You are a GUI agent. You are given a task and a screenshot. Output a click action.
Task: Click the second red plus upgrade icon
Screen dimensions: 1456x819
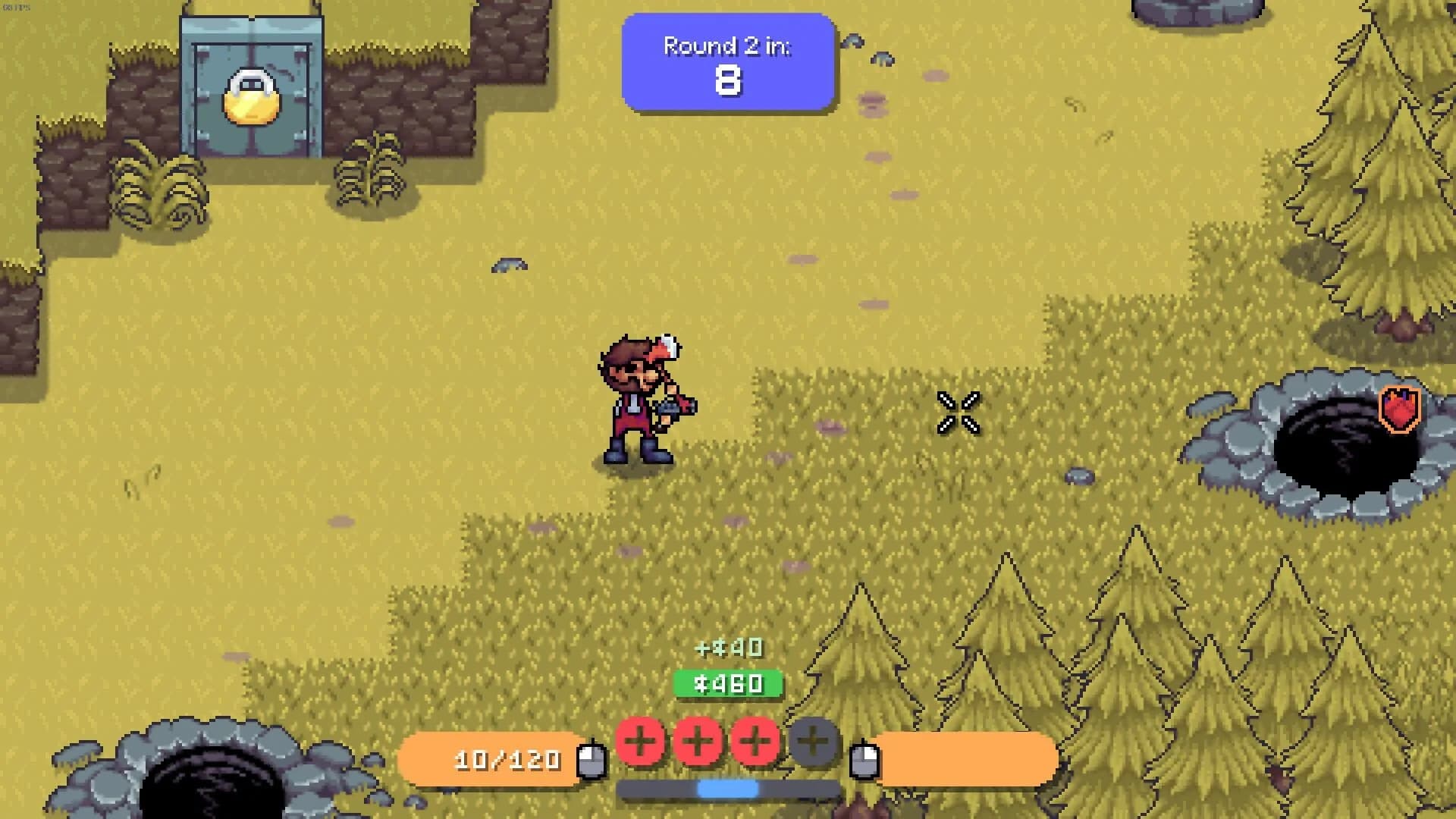(698, 742)
